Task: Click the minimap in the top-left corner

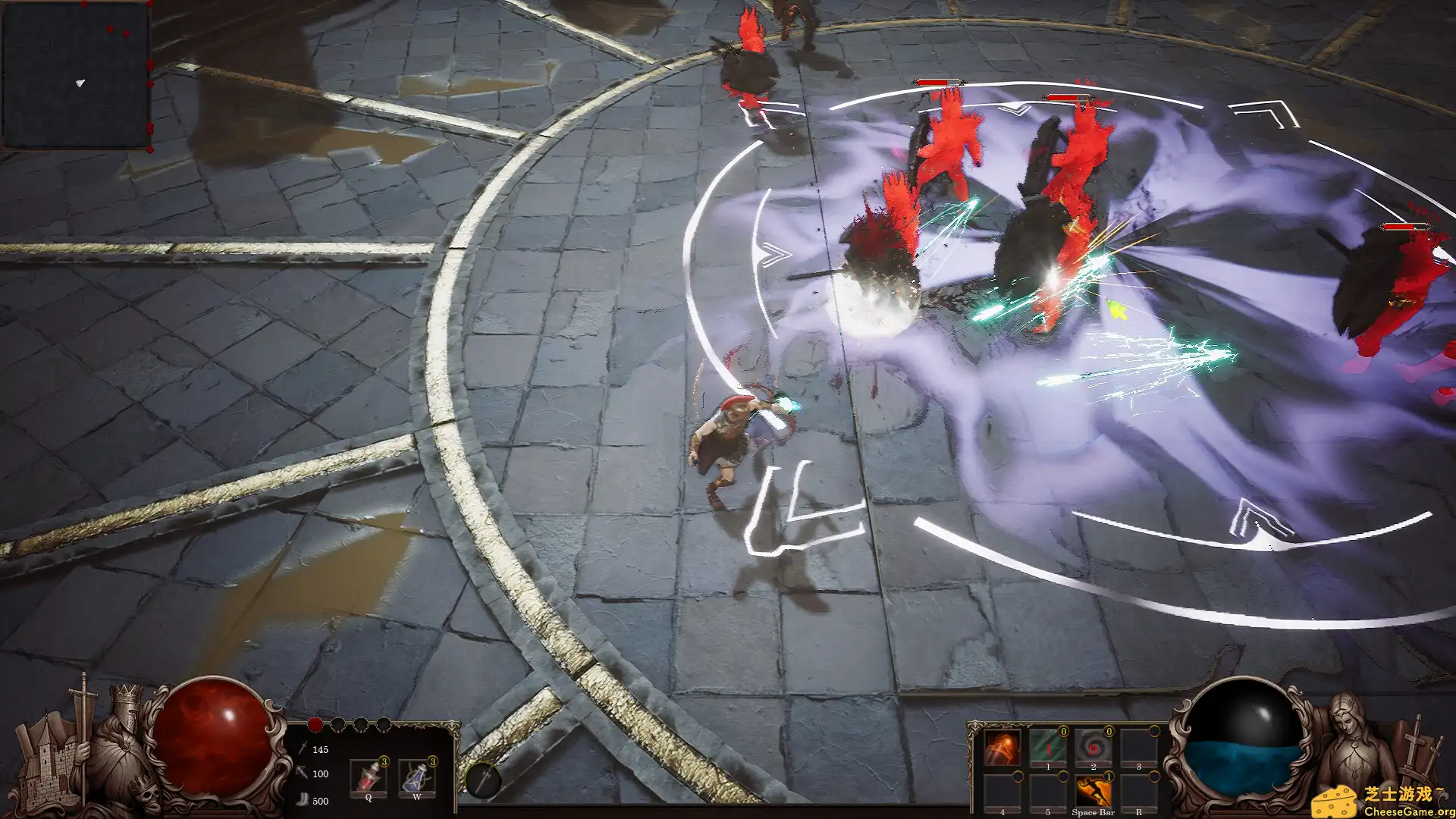Action: [76, 76]
